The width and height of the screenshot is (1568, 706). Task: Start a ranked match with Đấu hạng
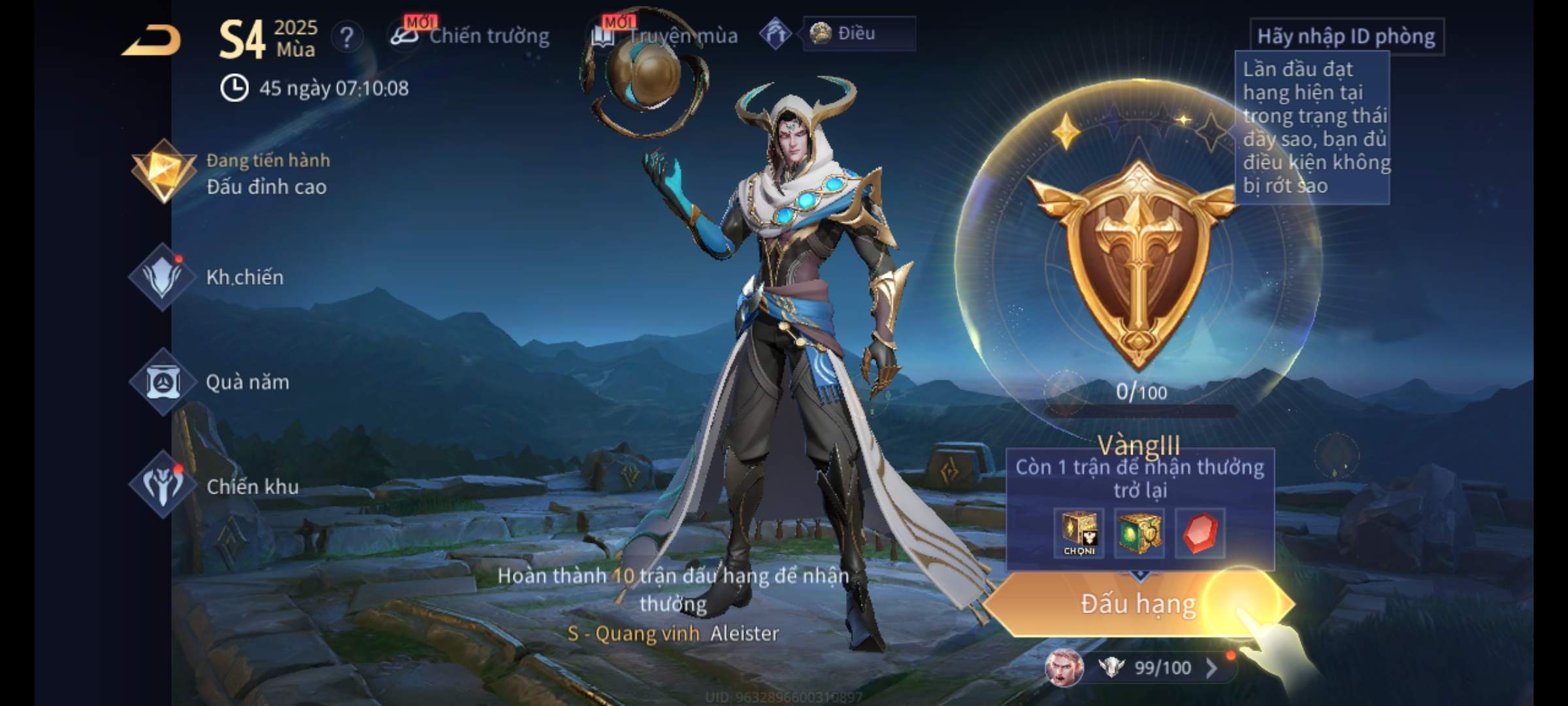pyautogui.click(x=1138, y=604)
